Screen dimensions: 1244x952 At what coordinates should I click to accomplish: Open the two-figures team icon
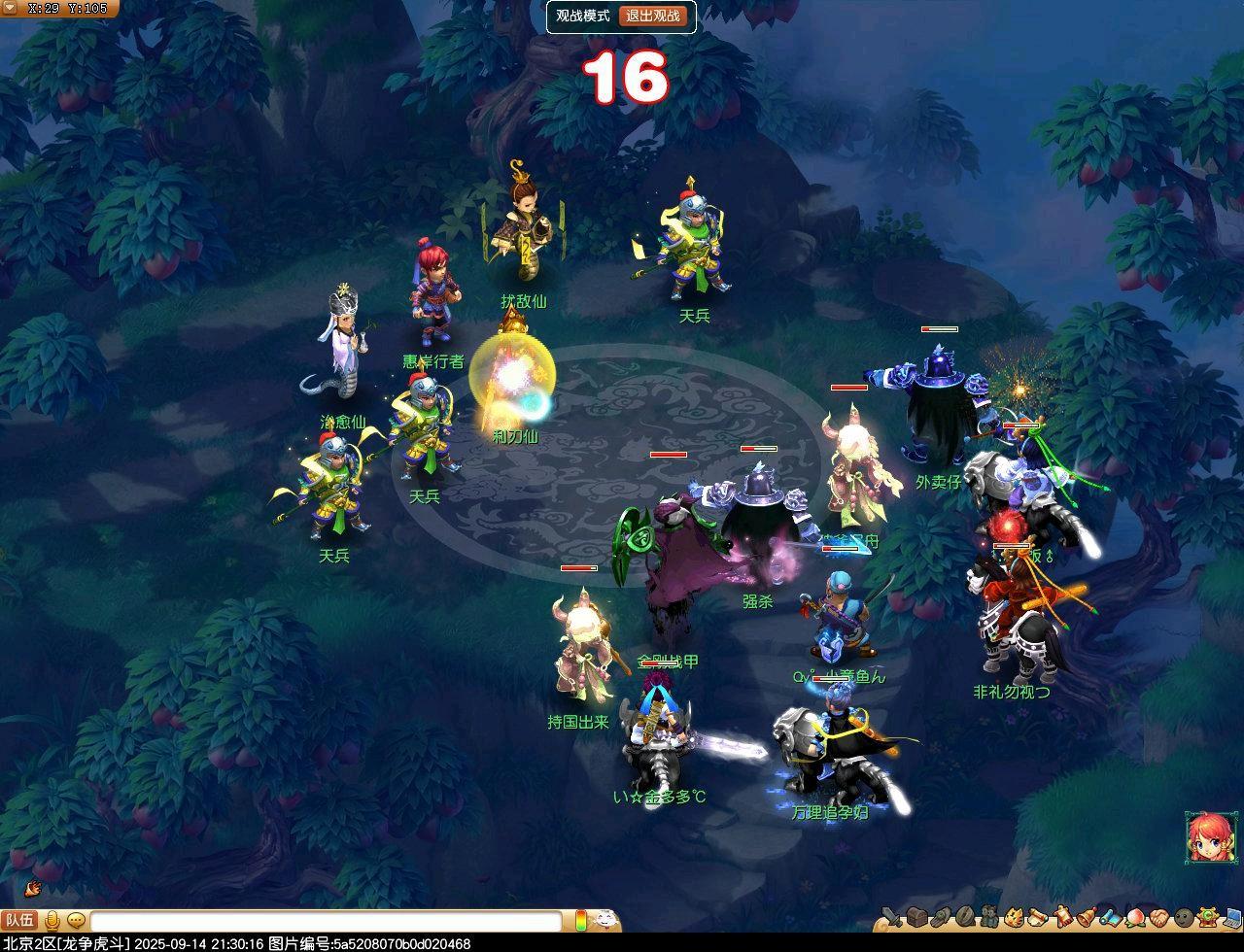pyautogui.click(x=989, y=917)
